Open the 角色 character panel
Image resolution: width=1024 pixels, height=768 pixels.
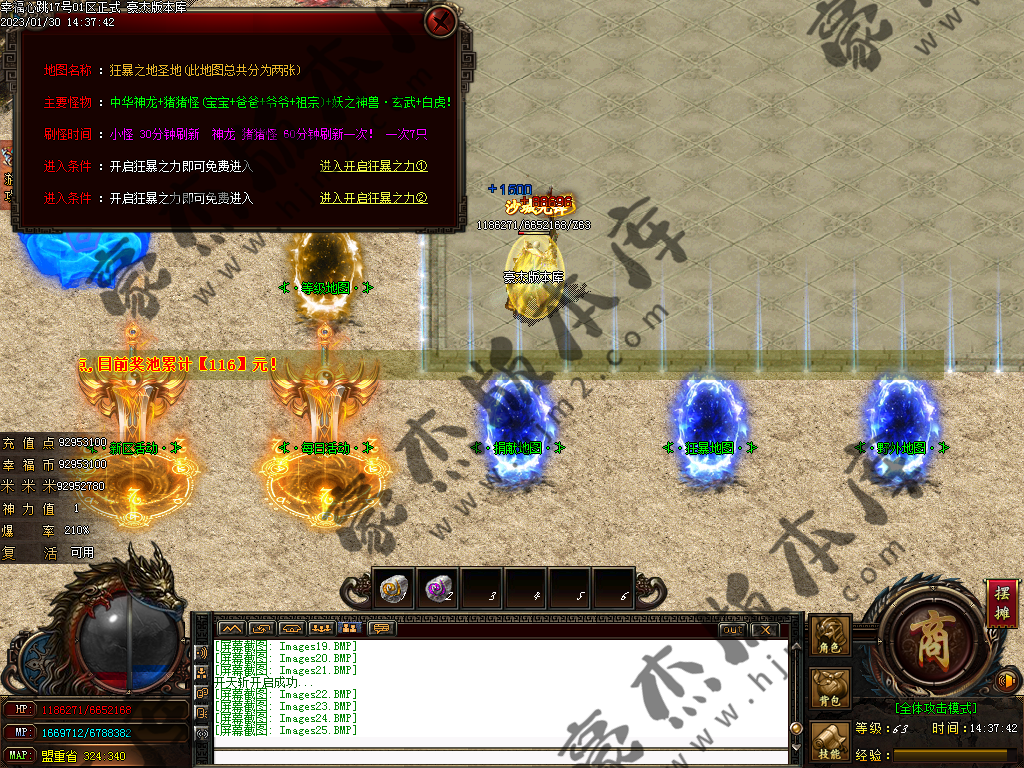[x=831, y=635]
